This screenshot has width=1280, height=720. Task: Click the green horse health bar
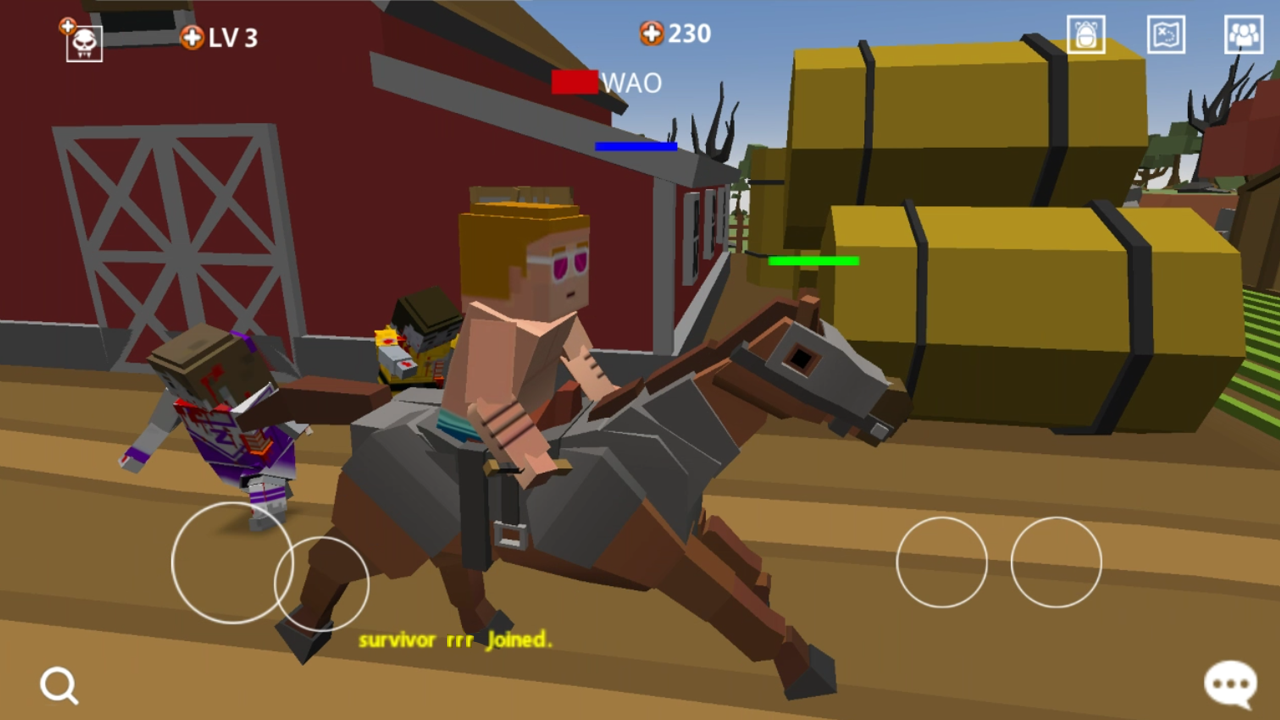(812, 261)
